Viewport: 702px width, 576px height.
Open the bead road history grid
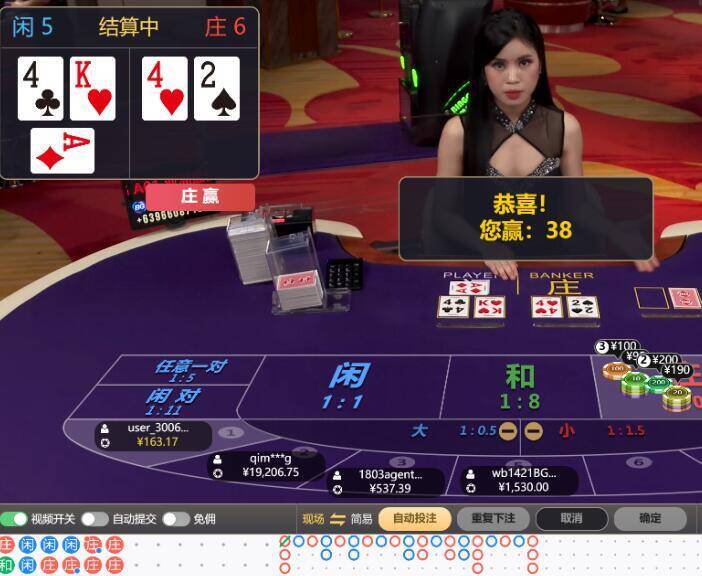(62, 555)
